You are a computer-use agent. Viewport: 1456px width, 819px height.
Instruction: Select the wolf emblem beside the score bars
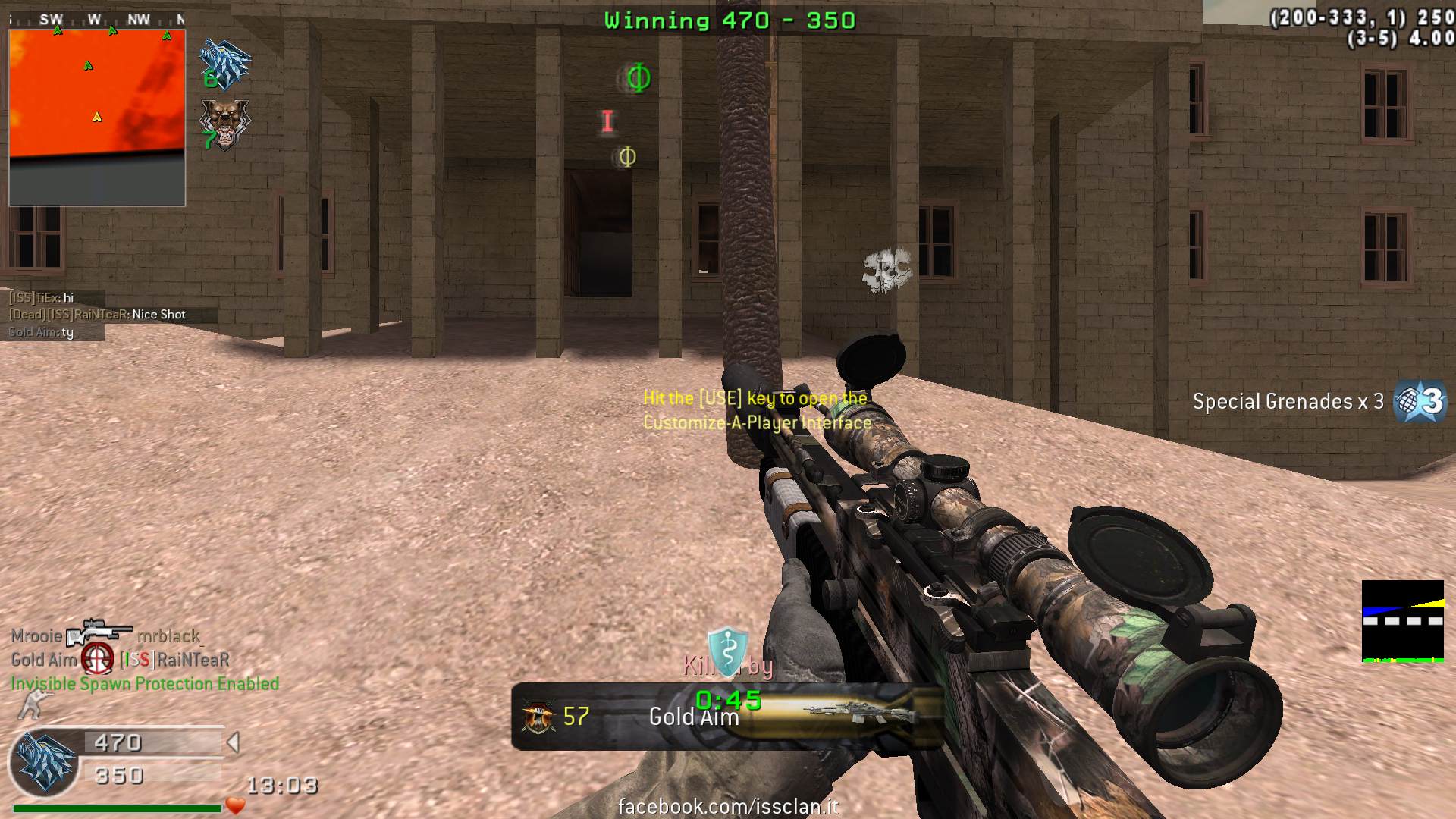click(x=45, y=761)
